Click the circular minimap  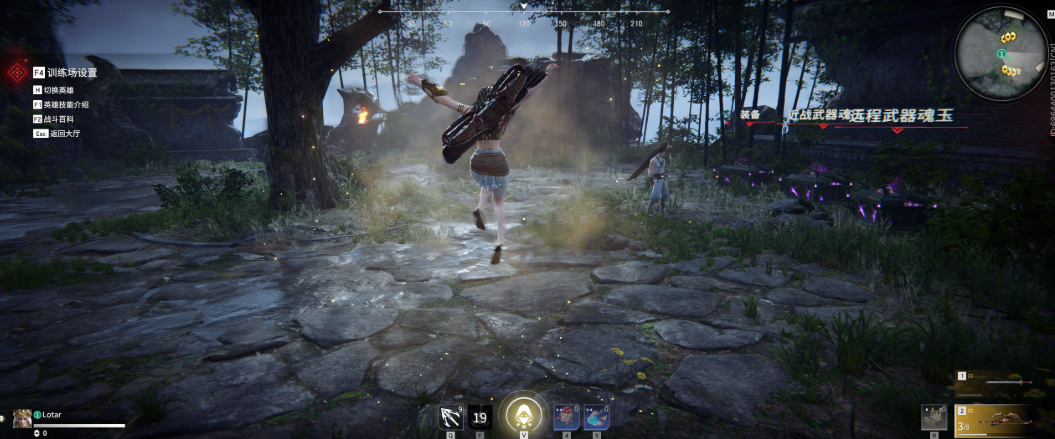1001,53
